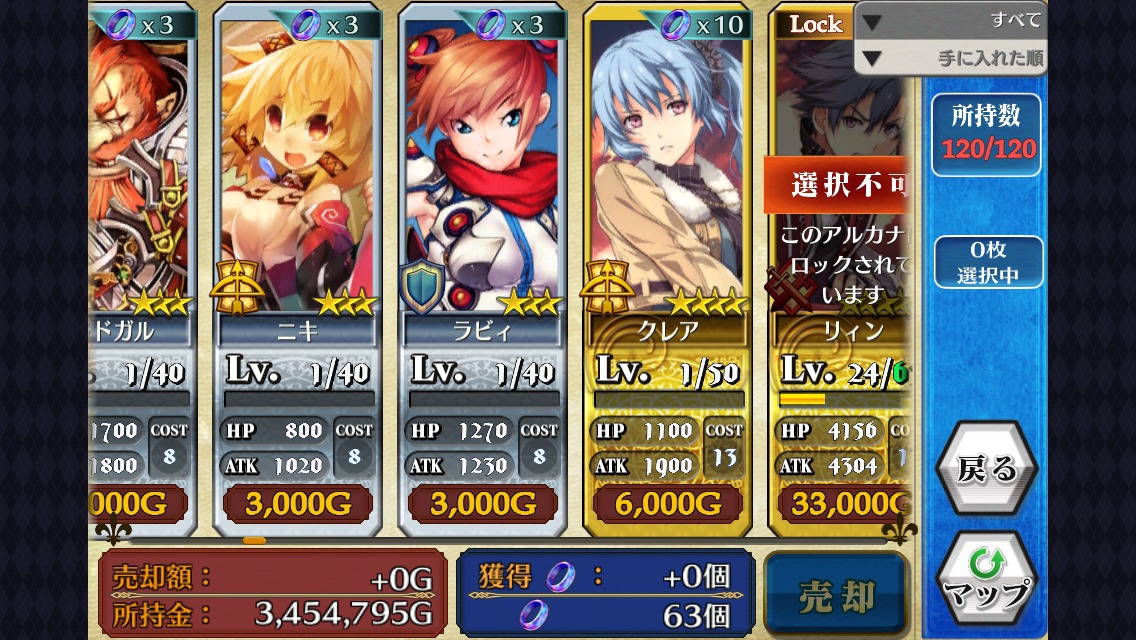Change the 手に入れた順 sort order
The height and width of the screenshot is (640, 1136).
[950, 58]
